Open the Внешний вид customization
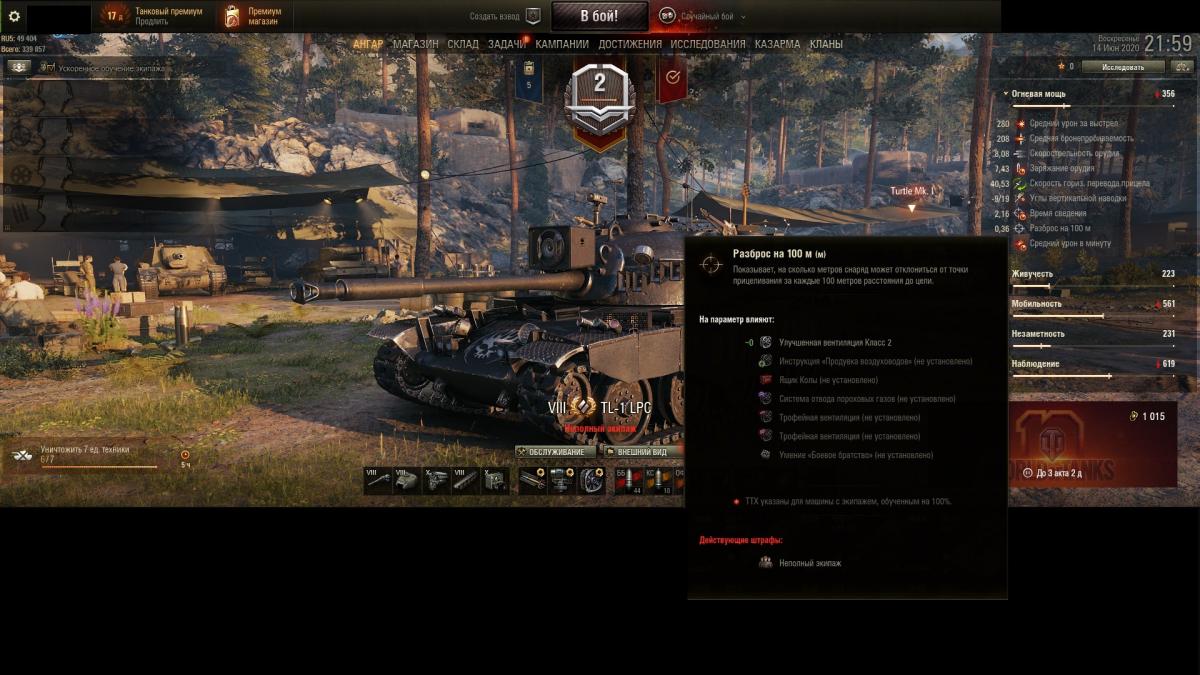 (641, 452)
